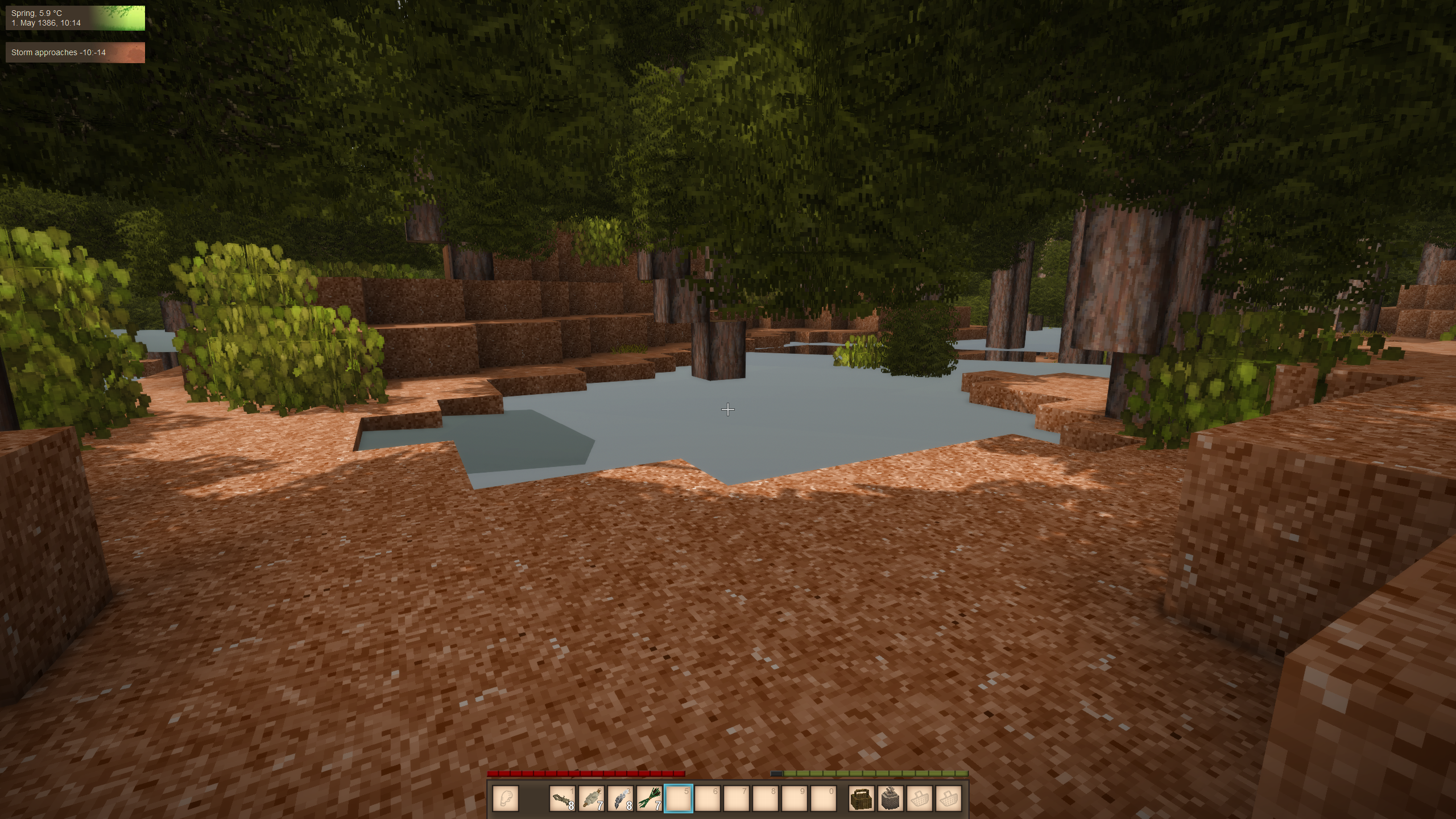Image resolution: width=1456 pixels, height=819 pixels.
Task: Select the sticks stack in hotbar slot 1
Action: tap(562, 799)
